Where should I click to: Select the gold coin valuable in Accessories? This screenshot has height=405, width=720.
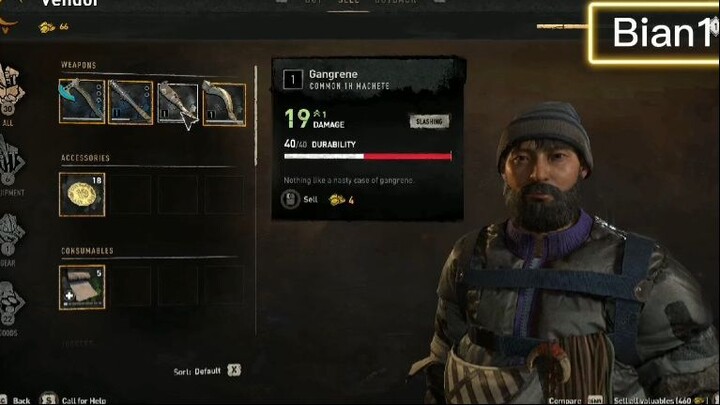pyautogui.click(x=82, y=194)
